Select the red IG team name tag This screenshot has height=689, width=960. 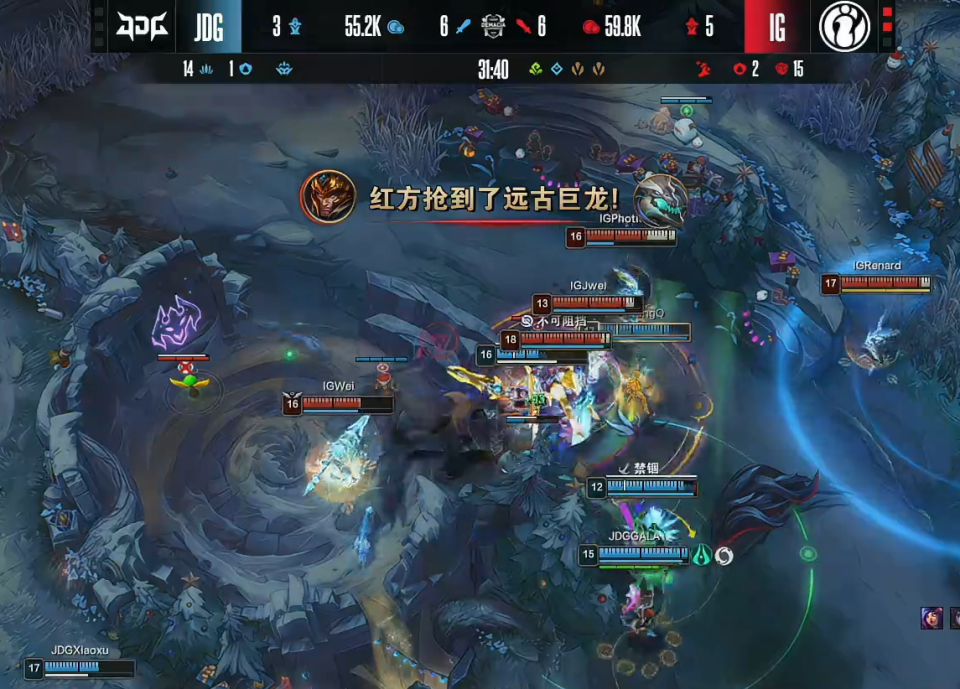[x=776, y=27]
